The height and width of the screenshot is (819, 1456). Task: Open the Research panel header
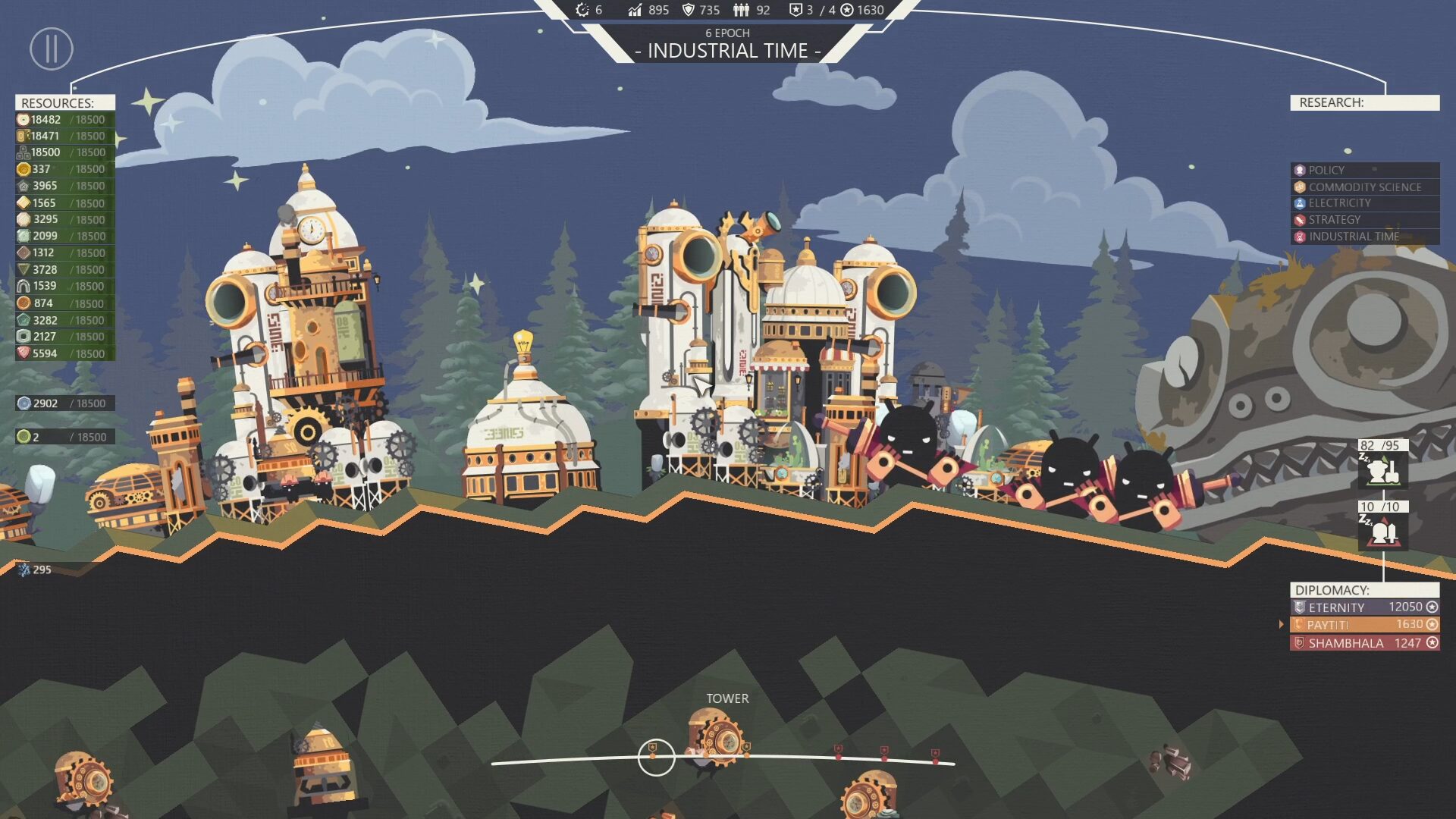(1364, 102)
